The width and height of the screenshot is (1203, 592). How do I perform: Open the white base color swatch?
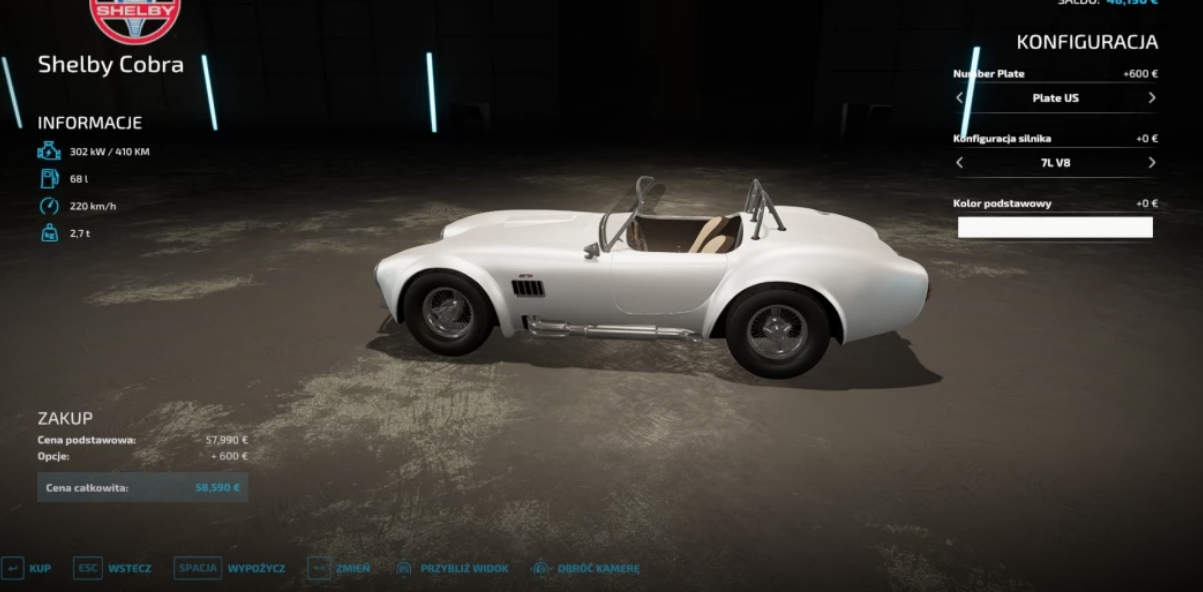point(1055,227)
